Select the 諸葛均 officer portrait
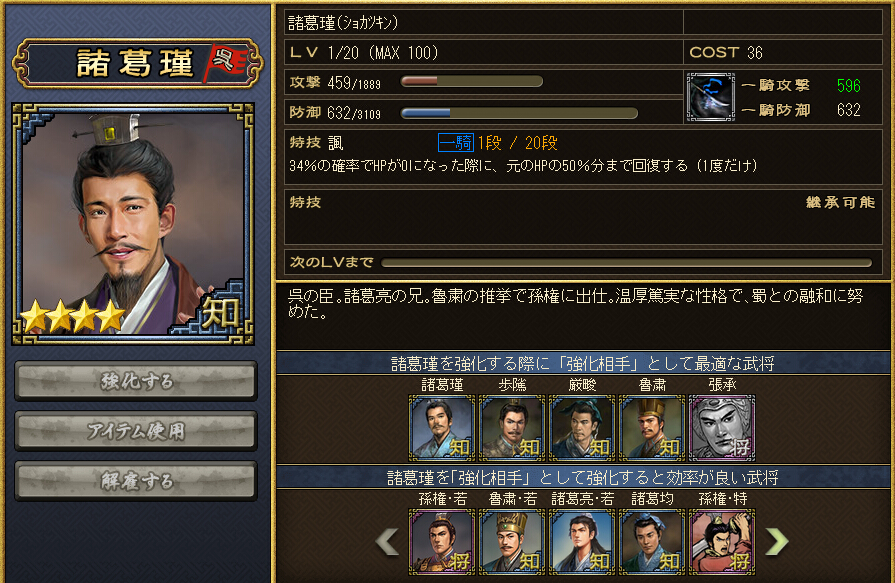The height and width of the screenshot is (583, 895). pyautogui.click(x=651, y=541)
